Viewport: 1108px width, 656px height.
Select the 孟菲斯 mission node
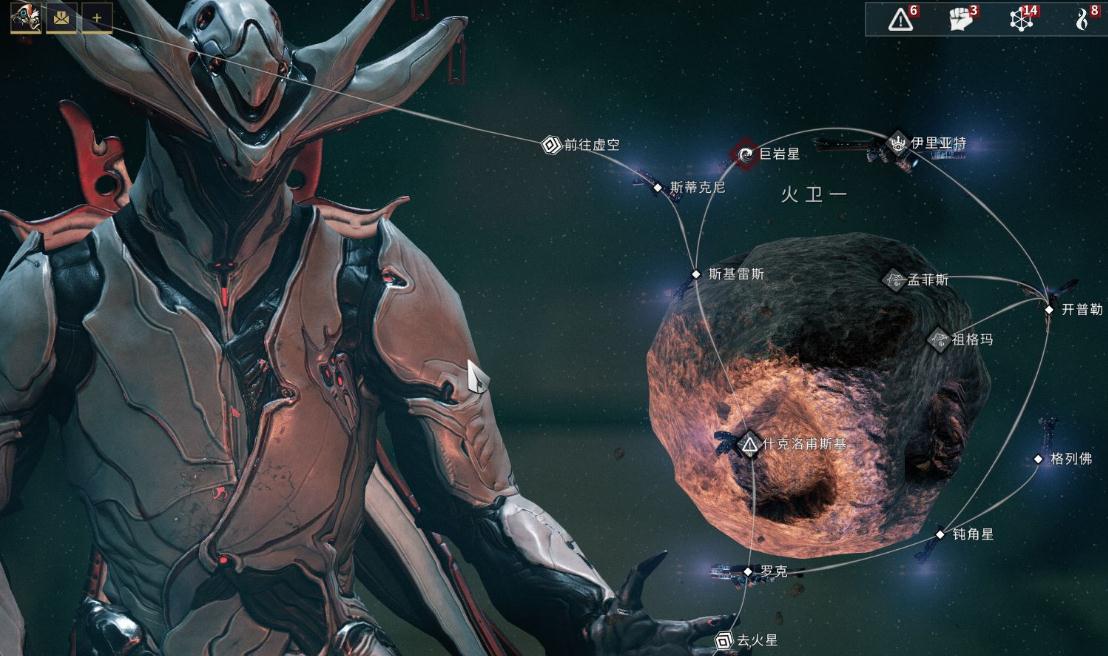click(895, 280)
